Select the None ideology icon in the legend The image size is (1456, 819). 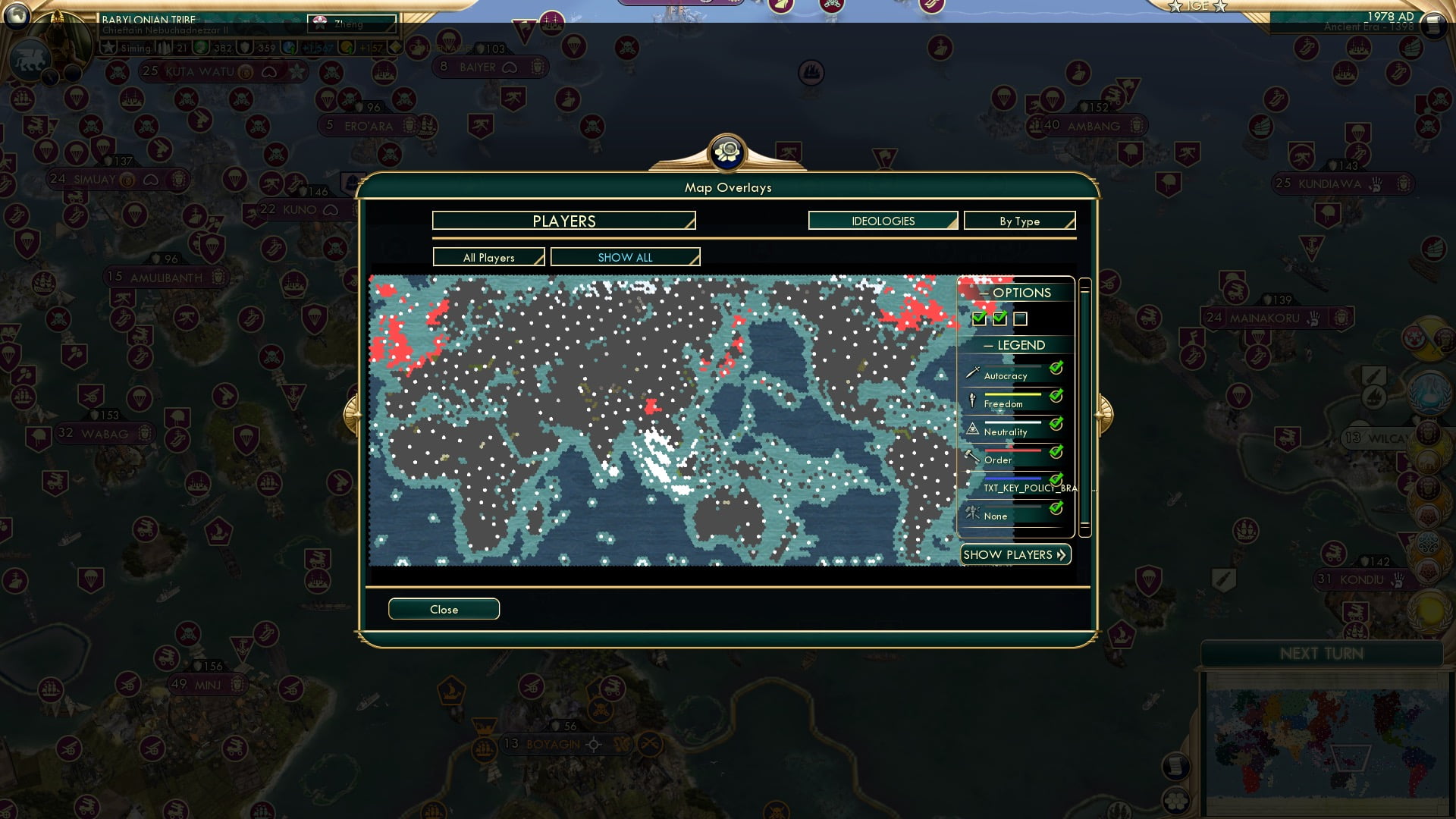tap(972, 513)
